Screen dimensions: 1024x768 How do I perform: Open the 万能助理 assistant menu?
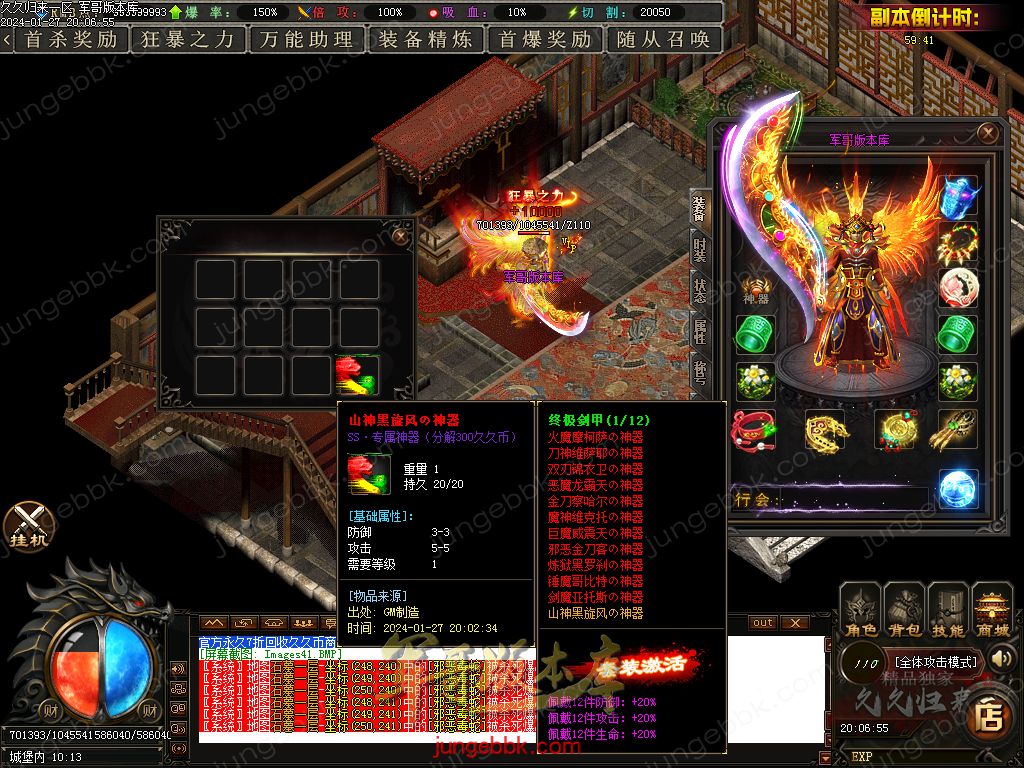306,39
